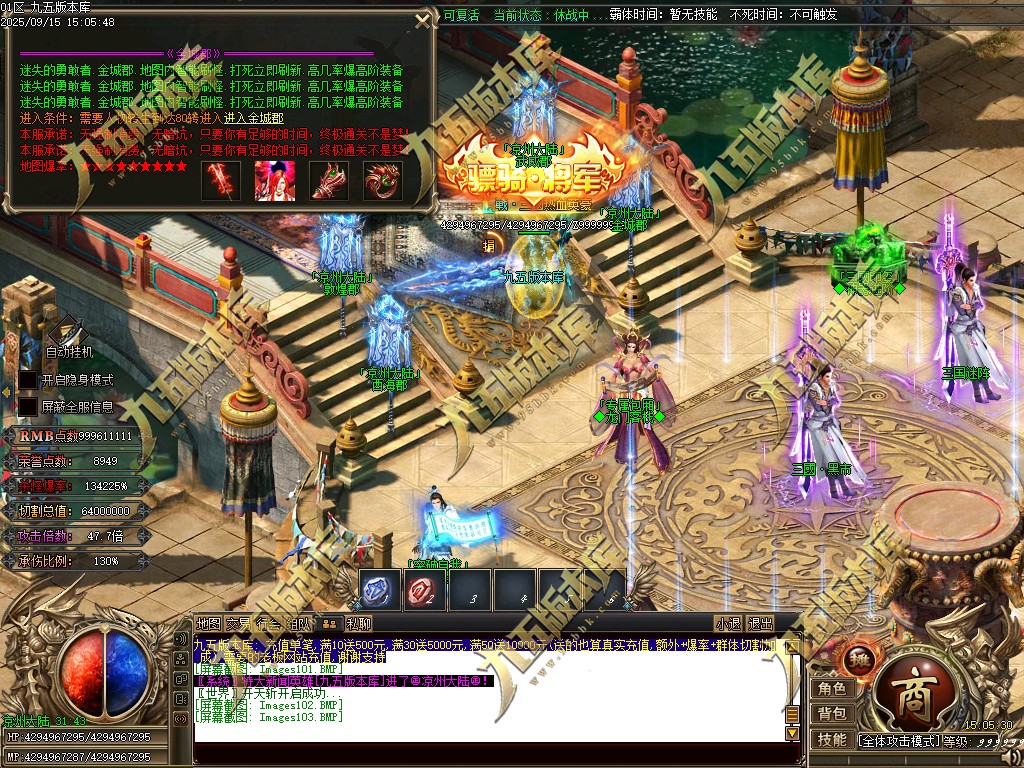
Task: Open the 技能 skills panel
Action: 832,740
